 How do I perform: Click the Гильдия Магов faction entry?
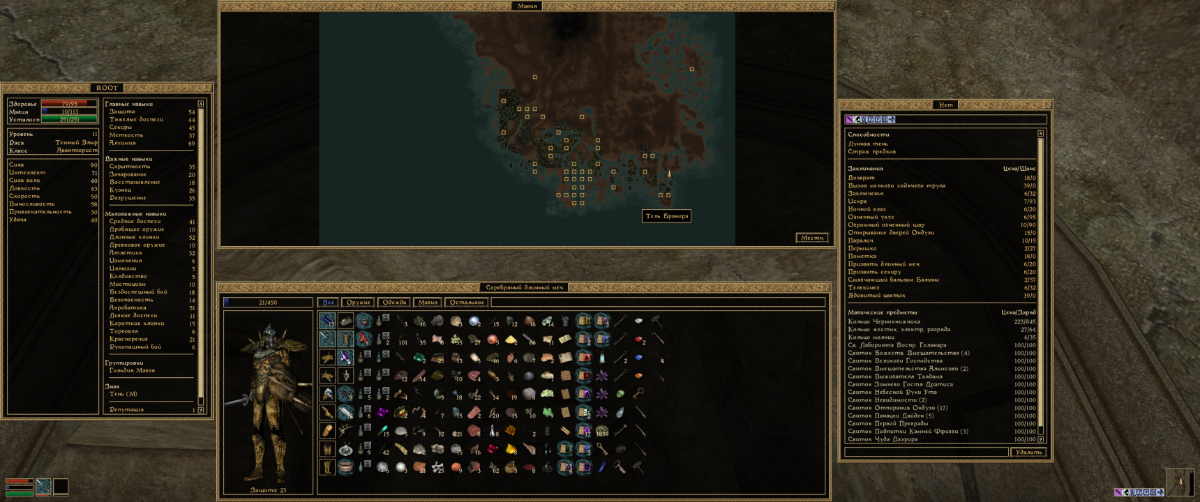132,370
